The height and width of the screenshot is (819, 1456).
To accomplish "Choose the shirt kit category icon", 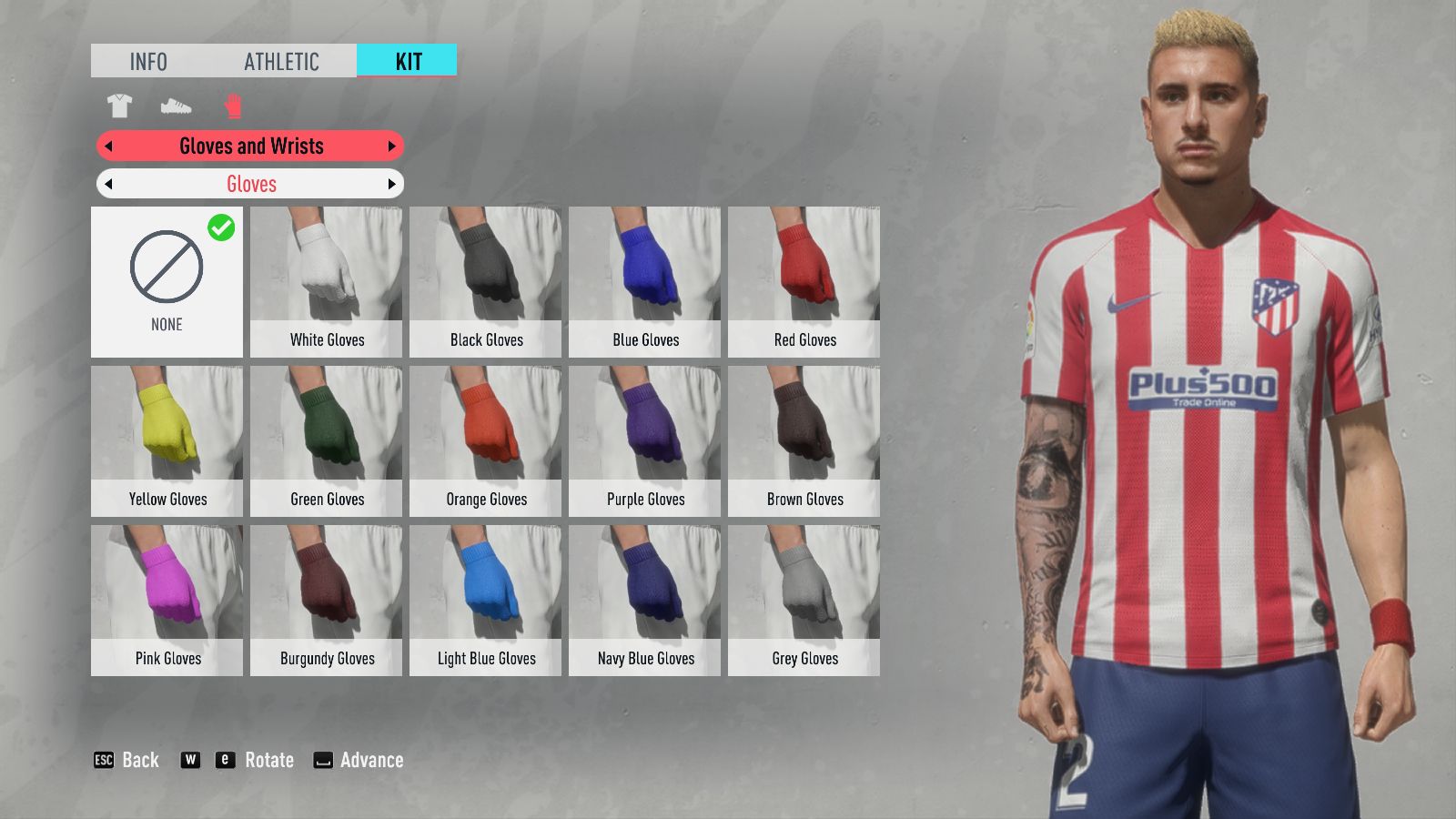I will (119, 106).
